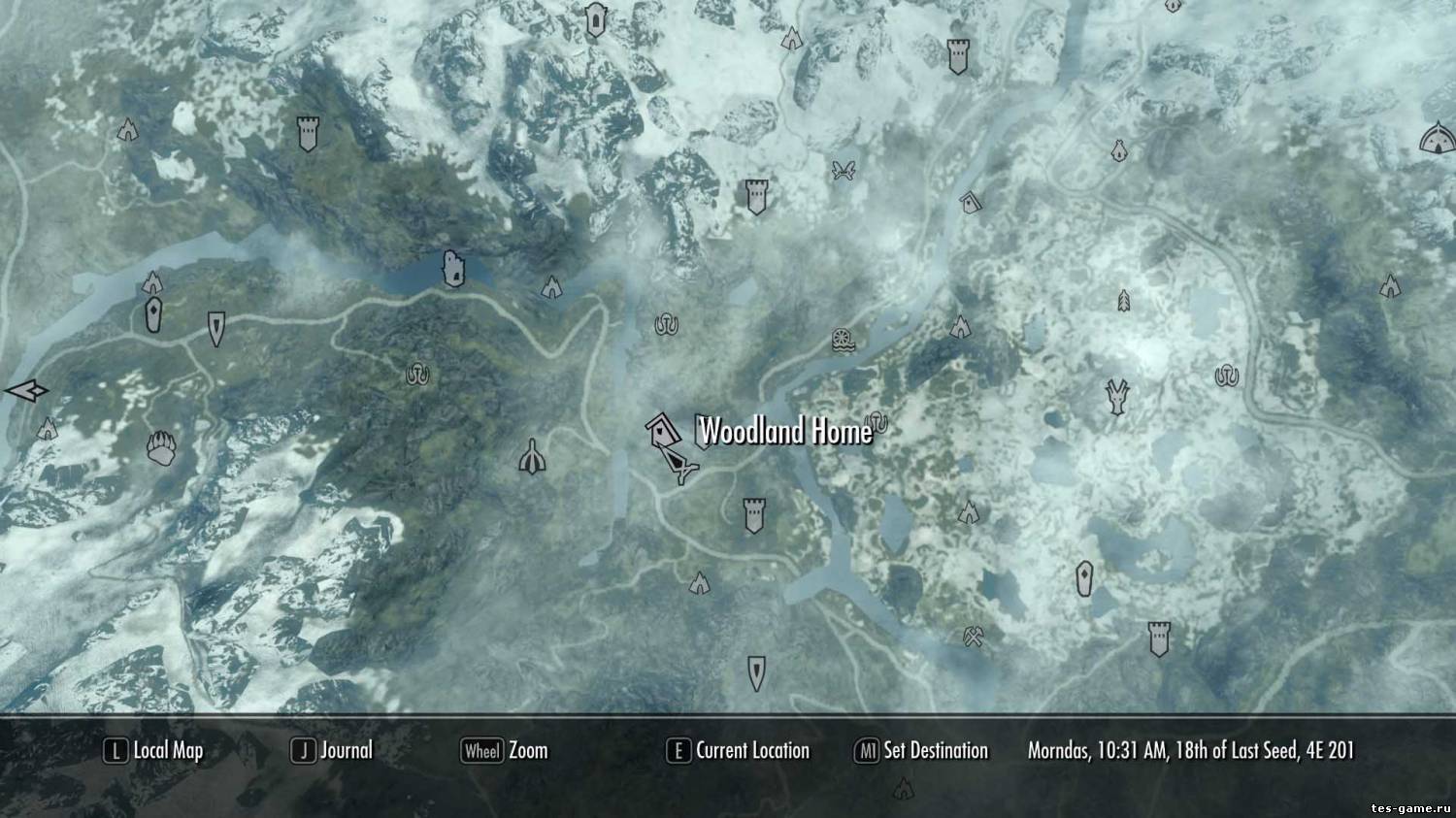This screenshot has height=818, width=1456.
Task: Click the domed hall marker at map edge
Action: tap(1439, 140)
